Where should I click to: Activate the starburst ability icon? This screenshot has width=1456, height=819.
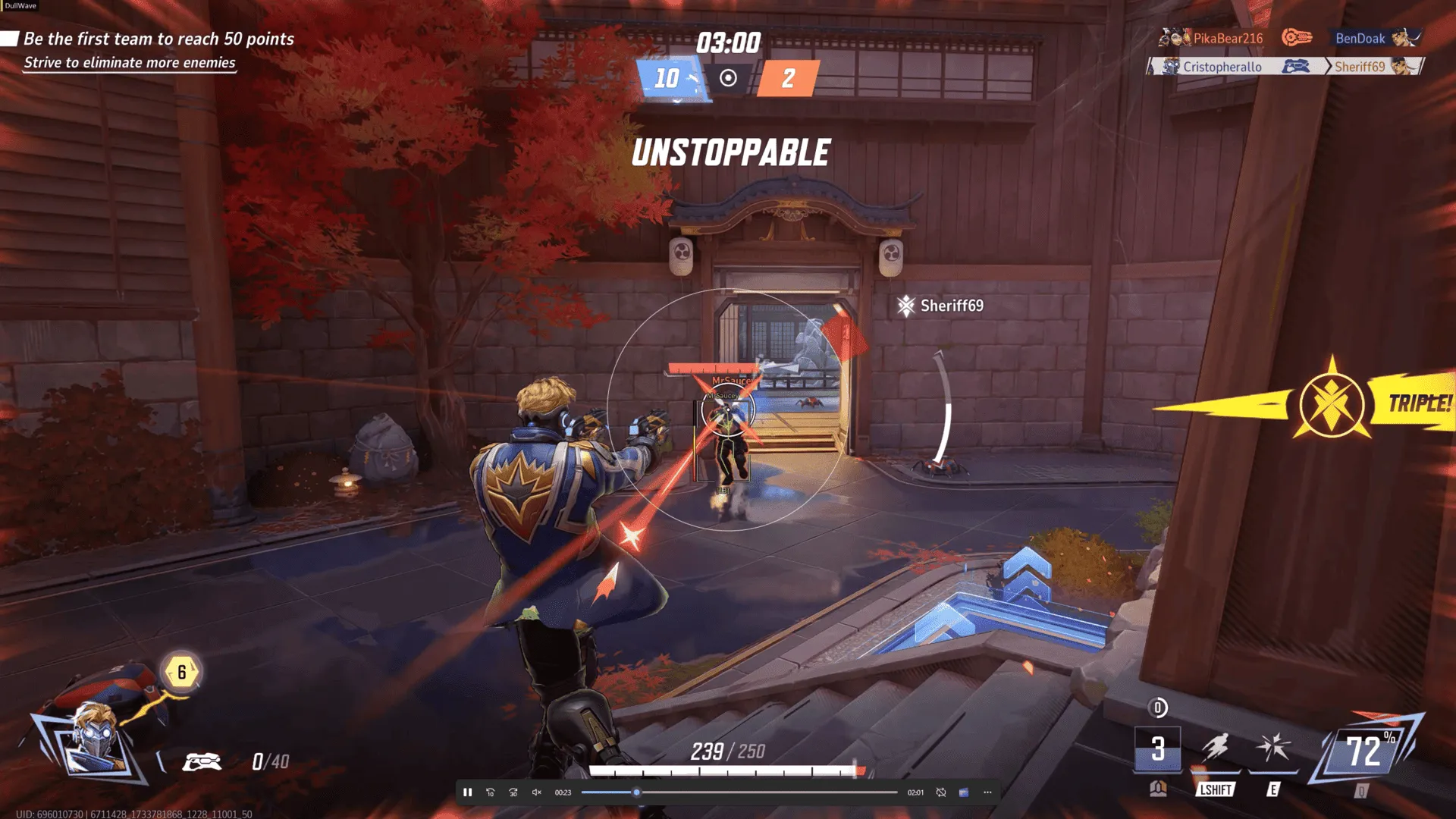1273,748
